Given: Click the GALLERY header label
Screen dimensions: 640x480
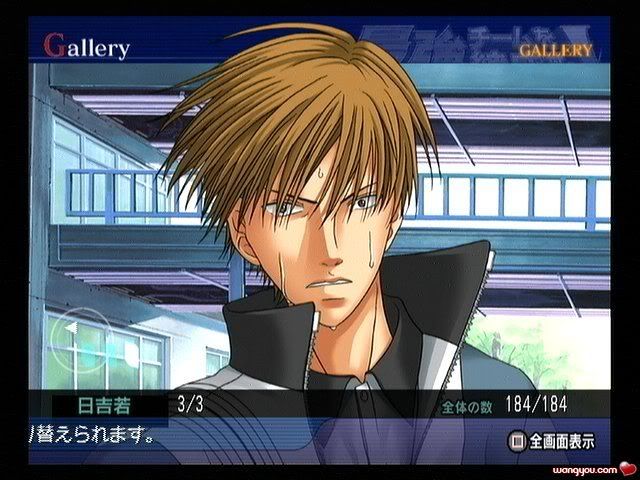Looking at the screenshot, I should (x=555, y=49).
